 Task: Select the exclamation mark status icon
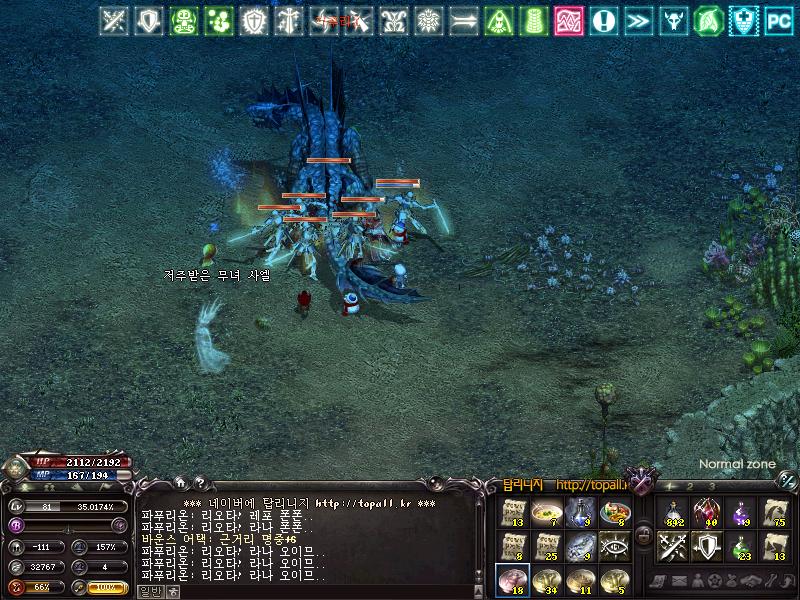click(603, 20)
